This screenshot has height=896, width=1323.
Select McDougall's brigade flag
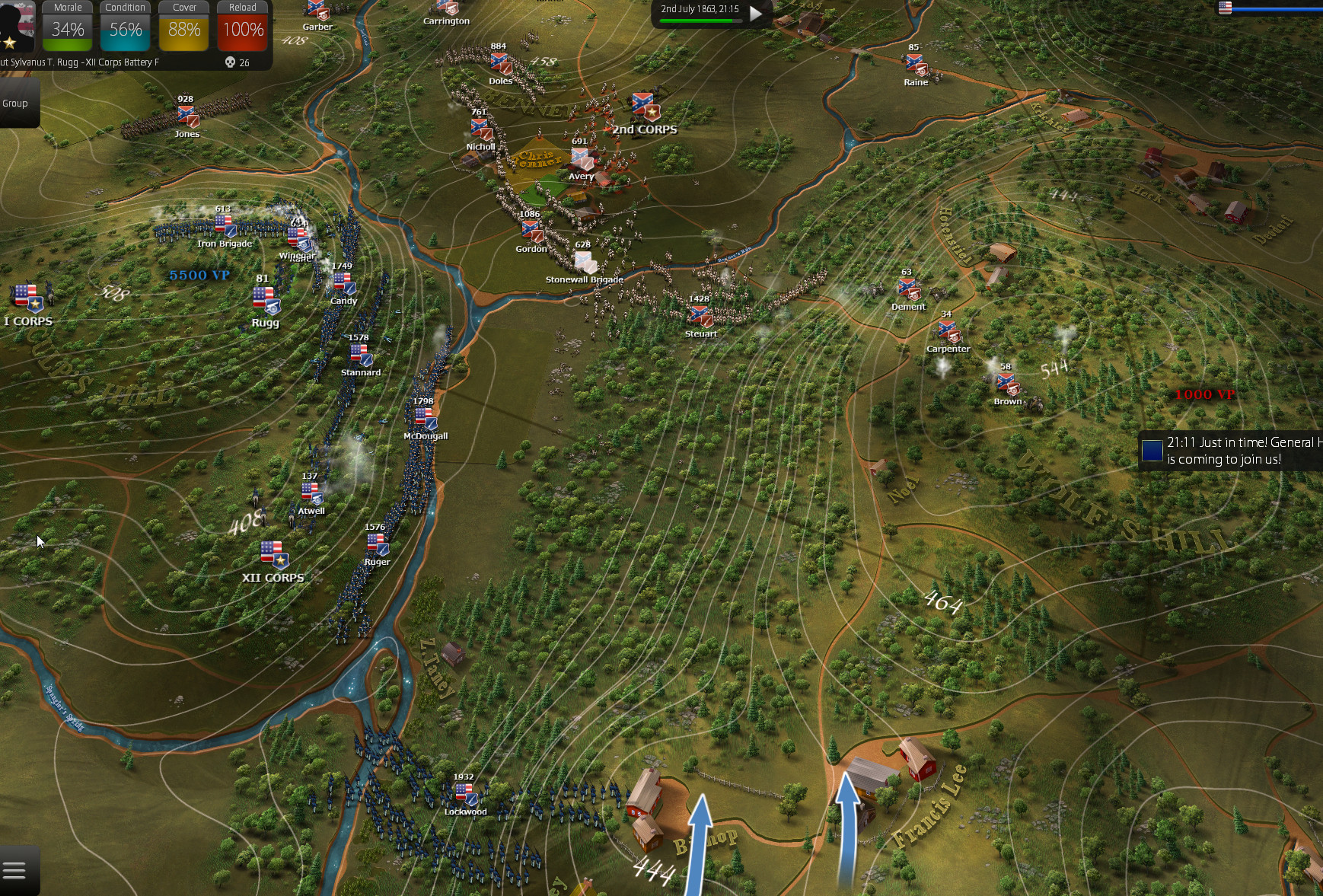(425, 418)
